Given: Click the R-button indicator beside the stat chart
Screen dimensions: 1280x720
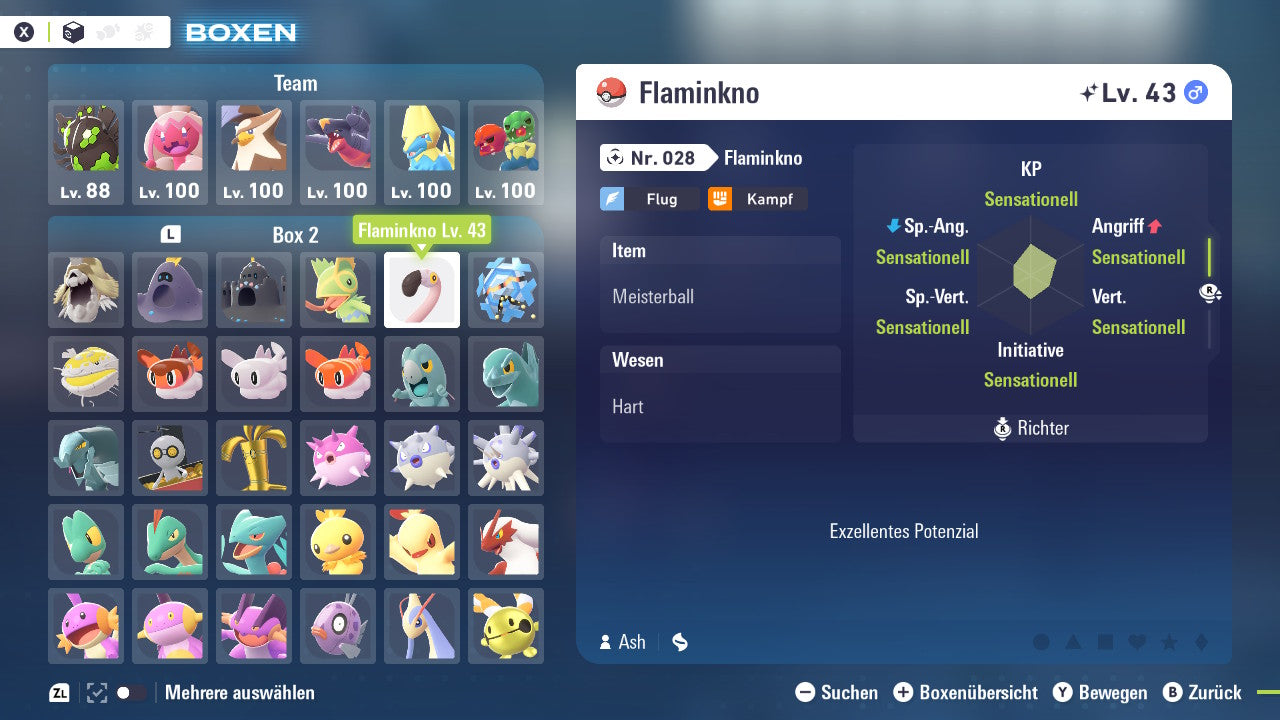Looking at the screenshot, I should [x=1210, y=292].
